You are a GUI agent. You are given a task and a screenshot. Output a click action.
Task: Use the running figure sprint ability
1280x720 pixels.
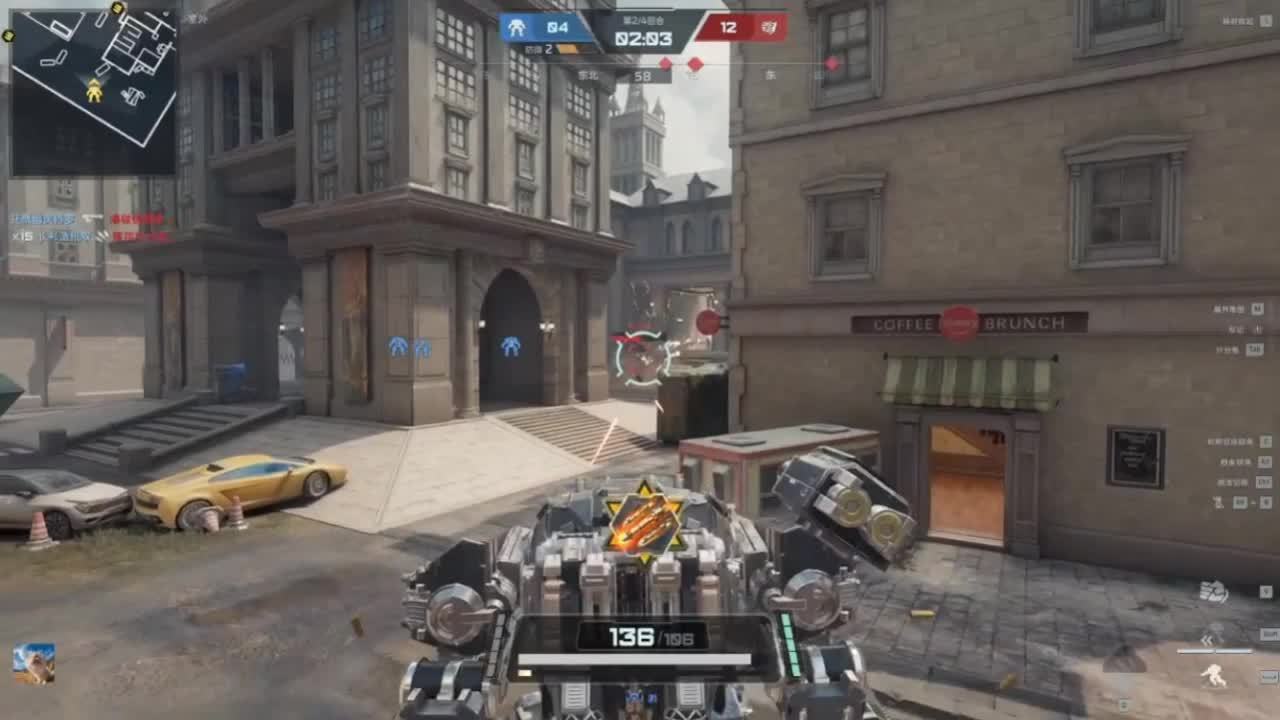click(1213, 676)
